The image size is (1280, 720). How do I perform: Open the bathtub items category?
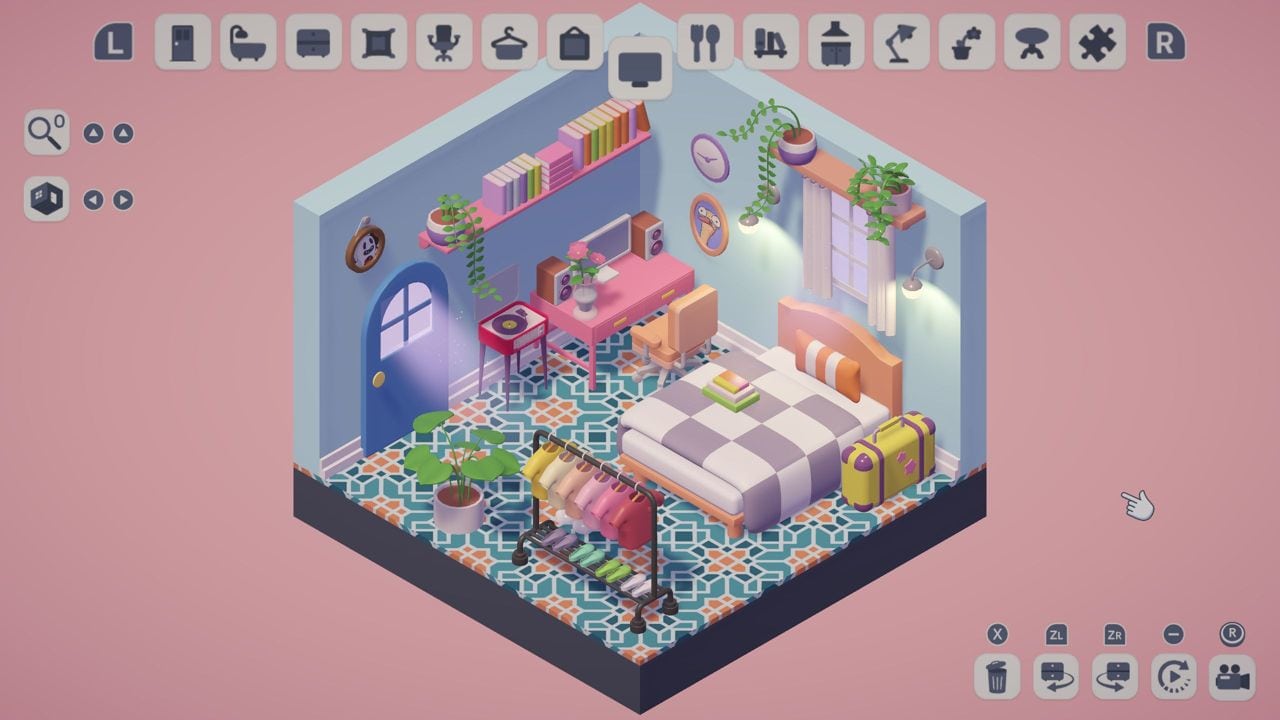coord(248,44)
